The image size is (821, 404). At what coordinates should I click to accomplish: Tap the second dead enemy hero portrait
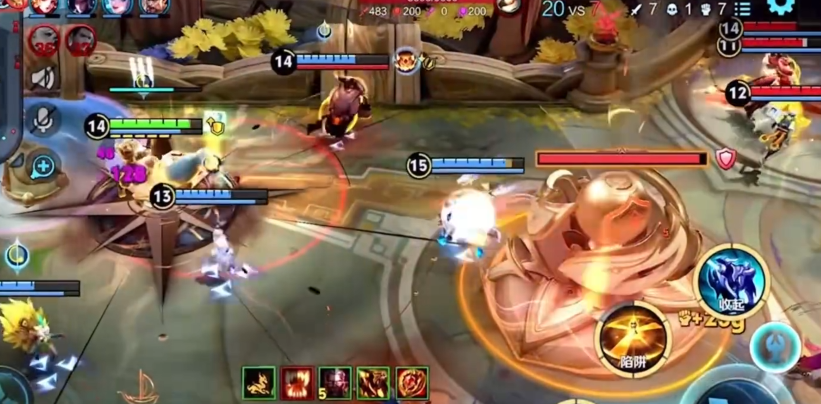pyautogui.click(x=80, y=40)
